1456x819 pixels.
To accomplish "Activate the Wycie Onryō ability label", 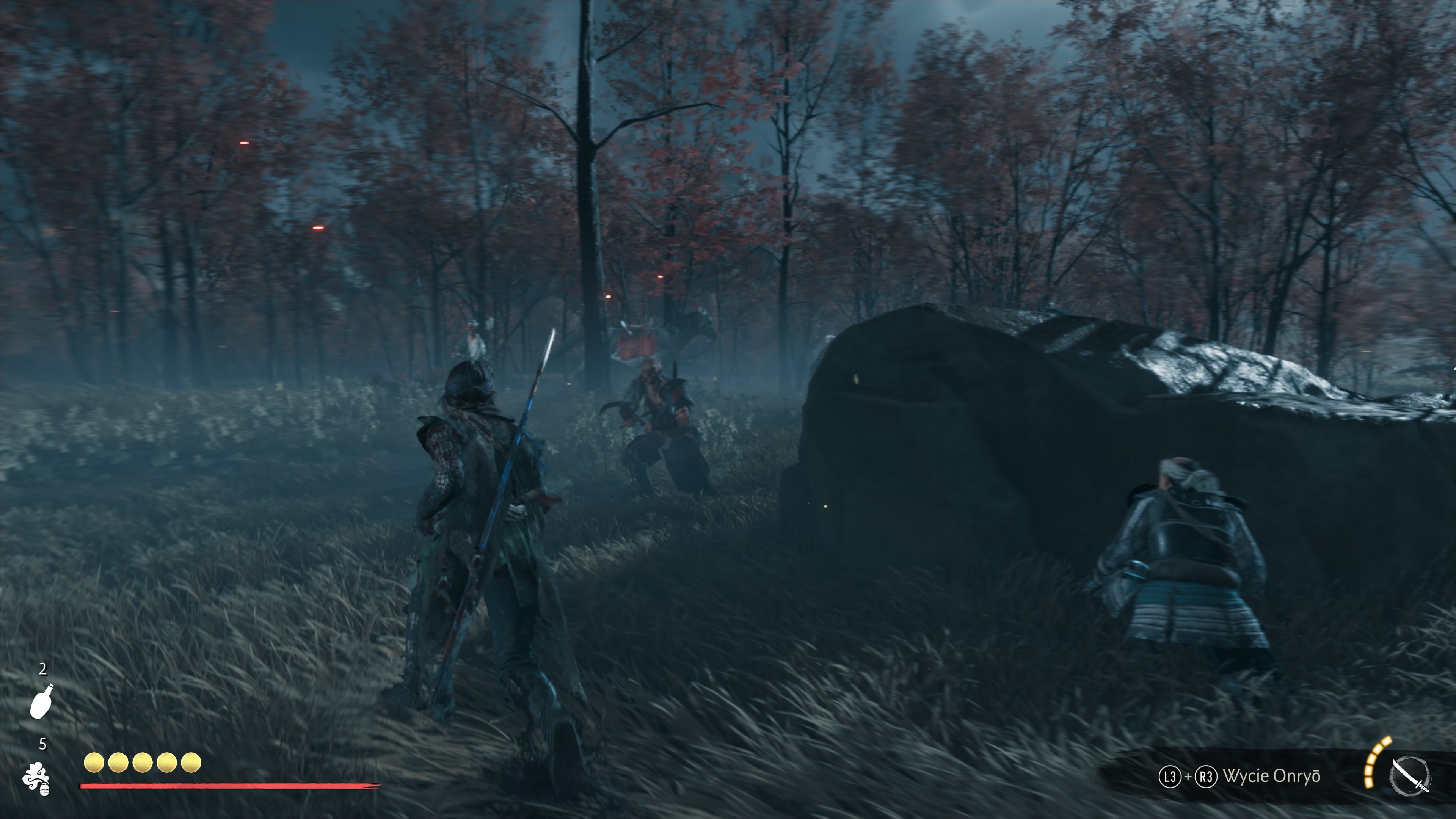I will (x=1271, y=776).
